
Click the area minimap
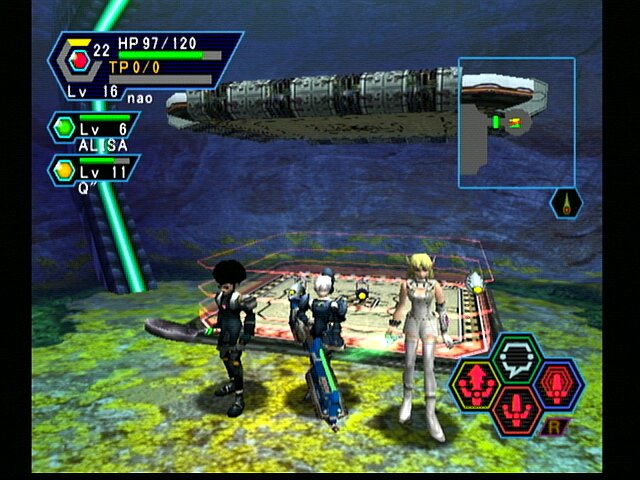(x=516, y=121)
